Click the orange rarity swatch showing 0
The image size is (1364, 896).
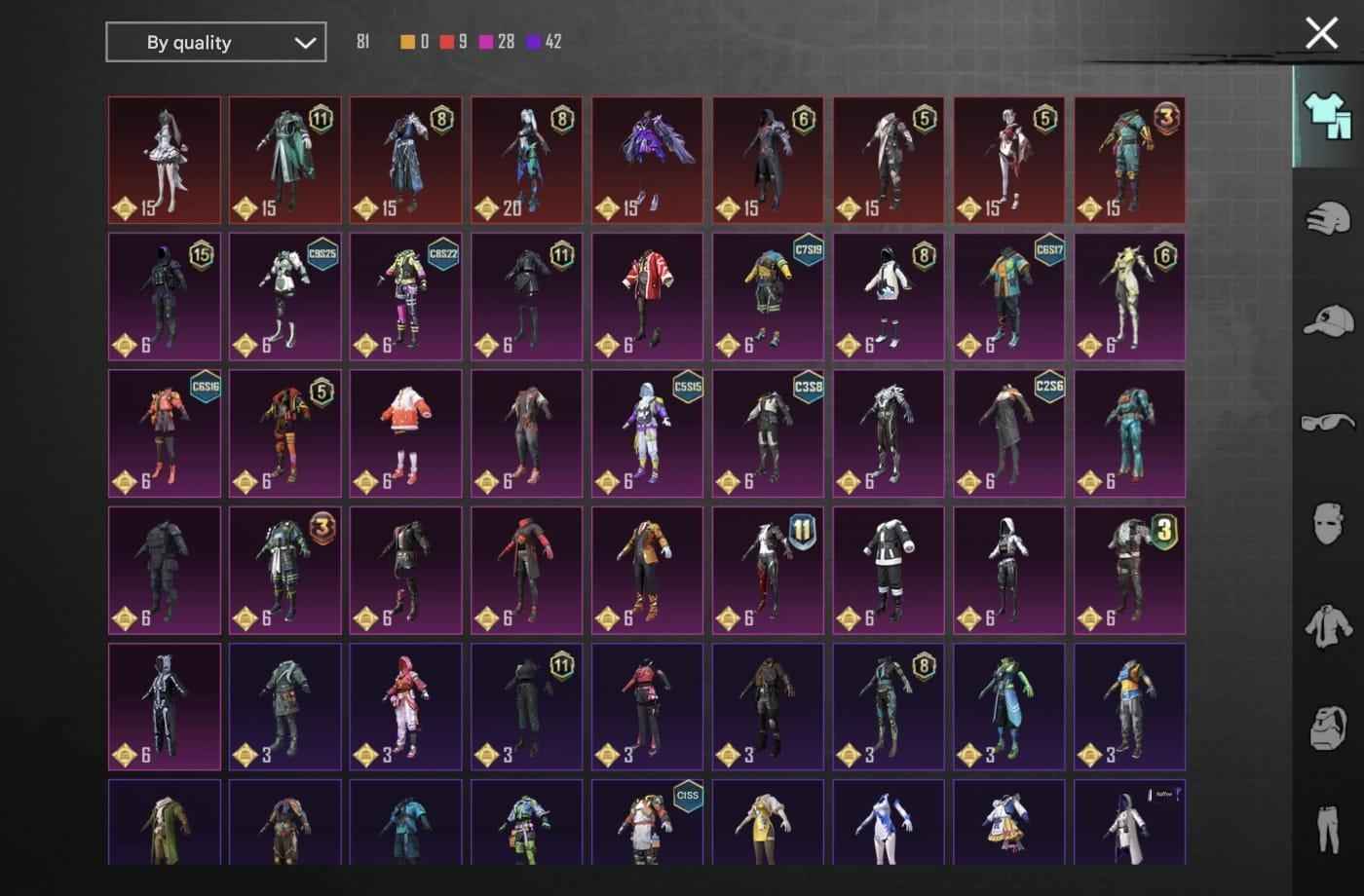[x=408, y=43]
